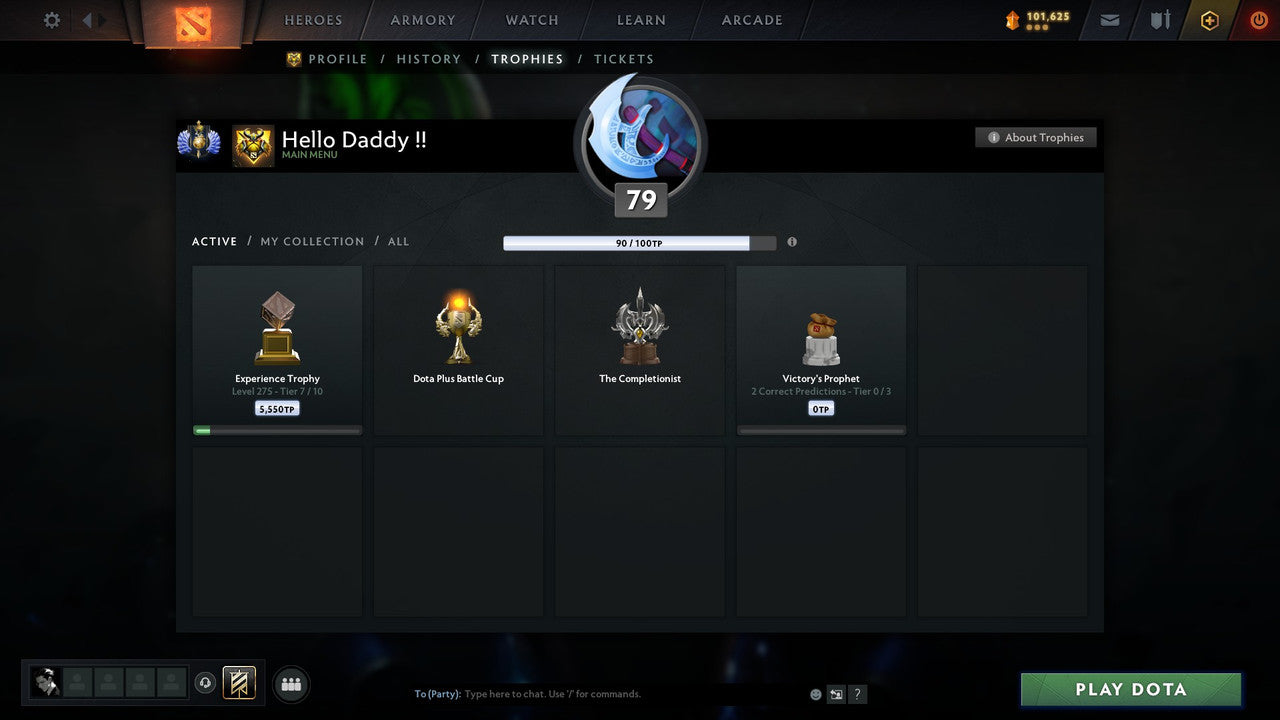
Task: Click the power button icon
Action: click(x=1258, y=19)
